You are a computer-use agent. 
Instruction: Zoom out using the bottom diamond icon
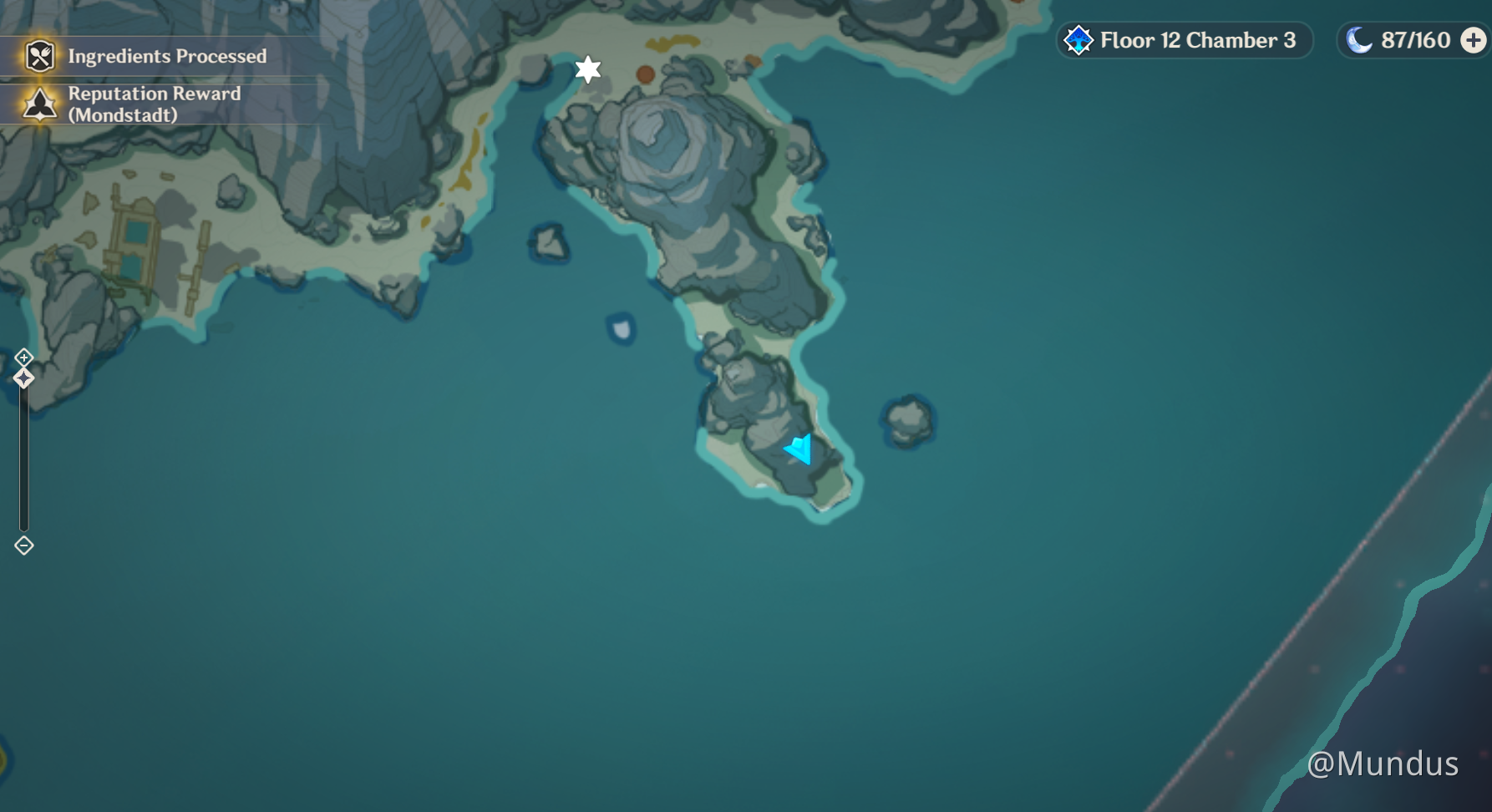[x=23, y=544]
